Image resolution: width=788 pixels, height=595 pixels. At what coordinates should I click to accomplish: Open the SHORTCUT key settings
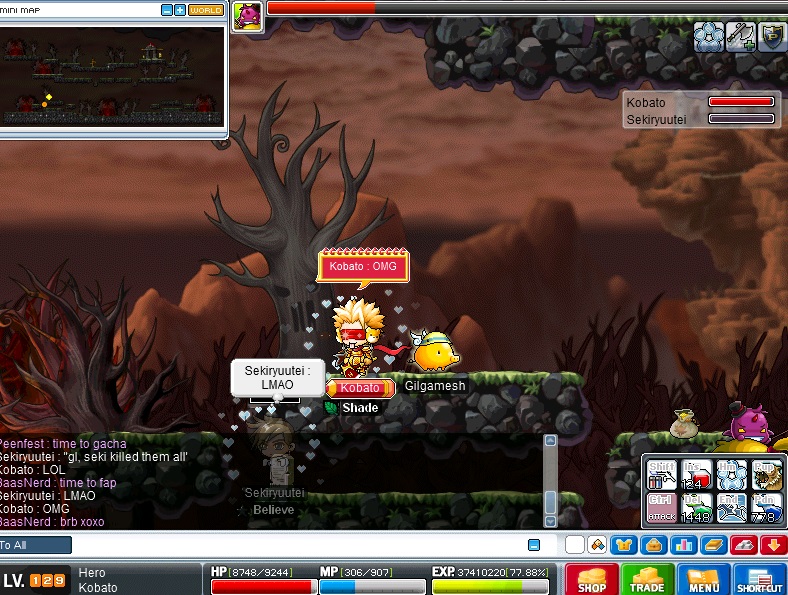click(x=759, y=580)
